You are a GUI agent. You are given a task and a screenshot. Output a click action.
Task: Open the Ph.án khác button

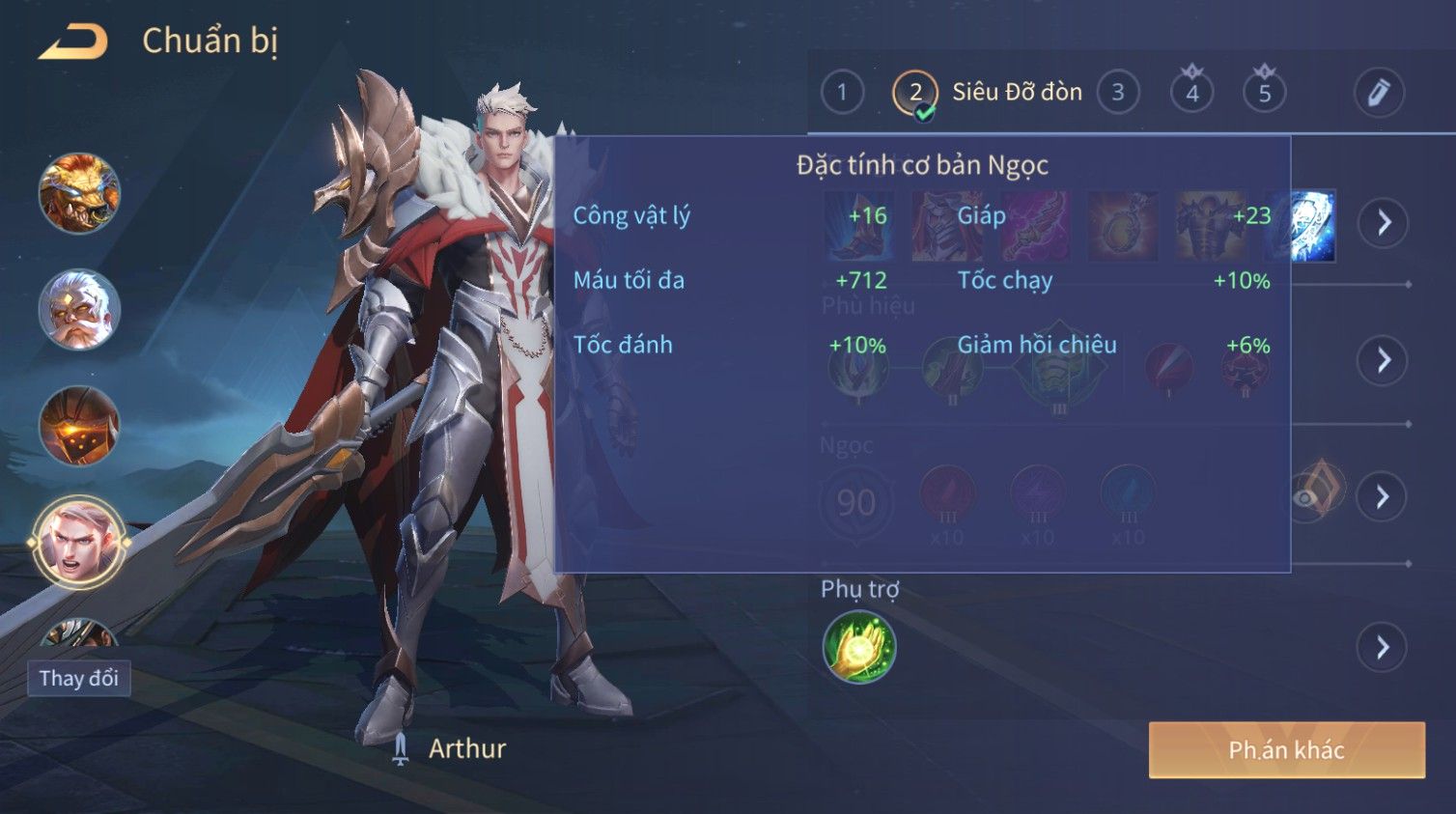pos(1286,749)
